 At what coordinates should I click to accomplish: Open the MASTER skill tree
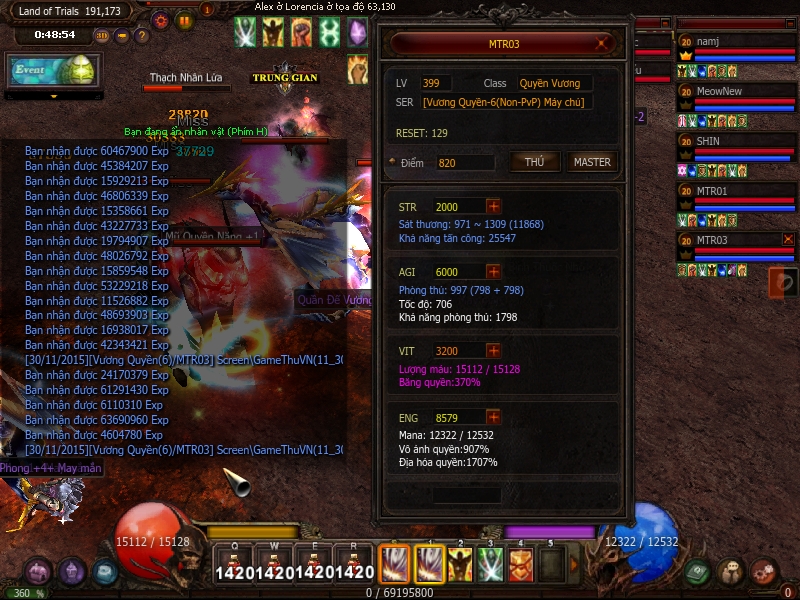point(592,162)
